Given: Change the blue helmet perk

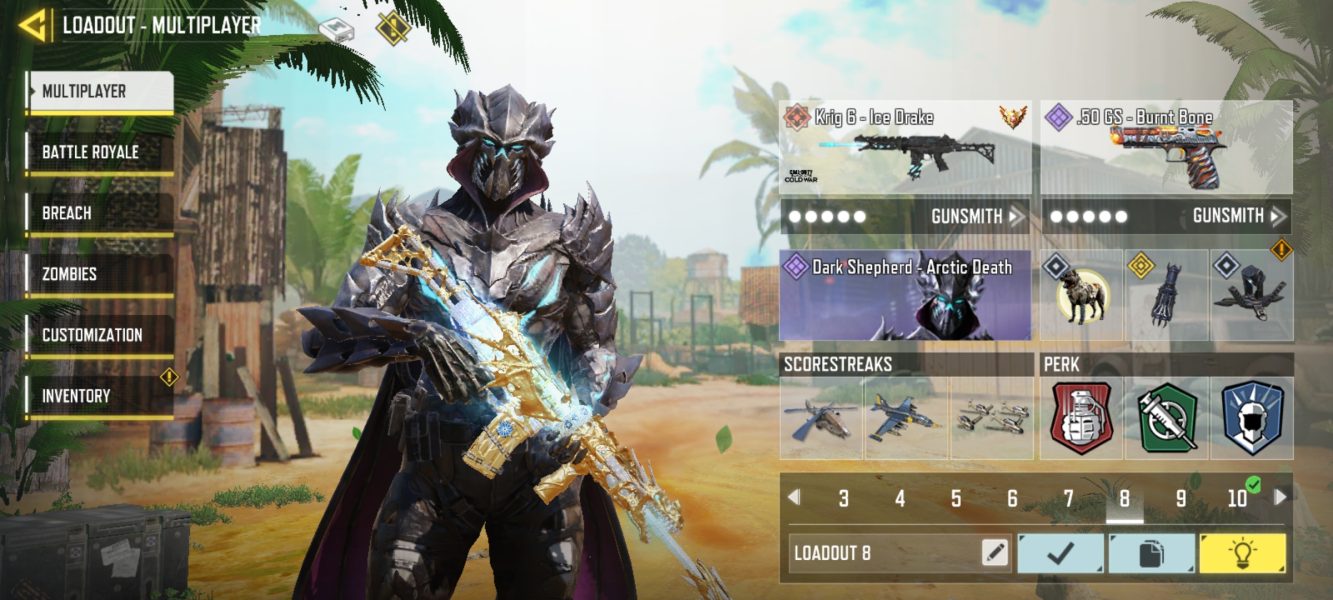Looking at the screenshot, I should coord(1252,418).
